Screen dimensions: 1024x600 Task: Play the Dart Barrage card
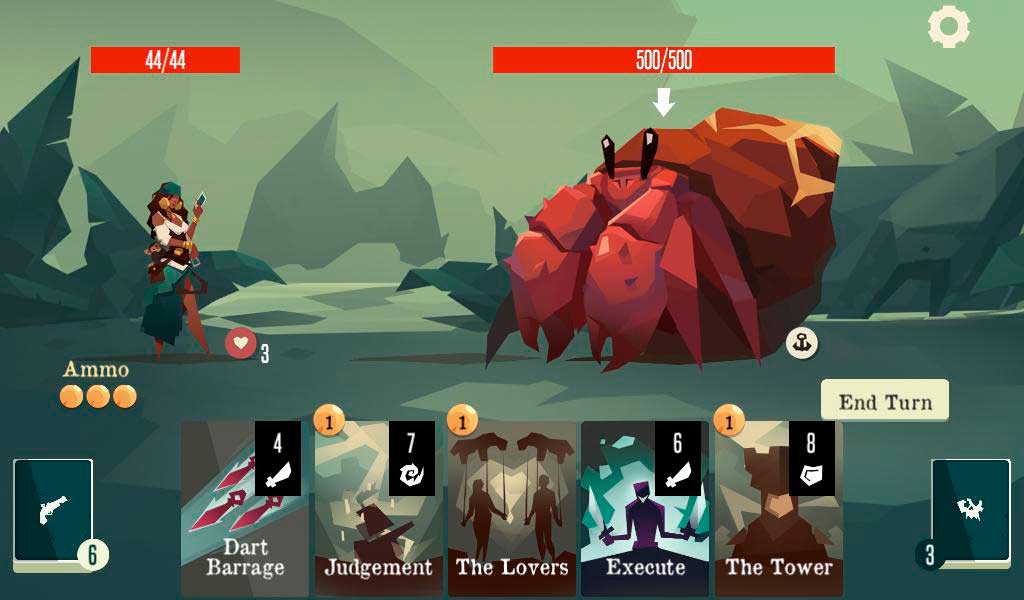point(245,510)
